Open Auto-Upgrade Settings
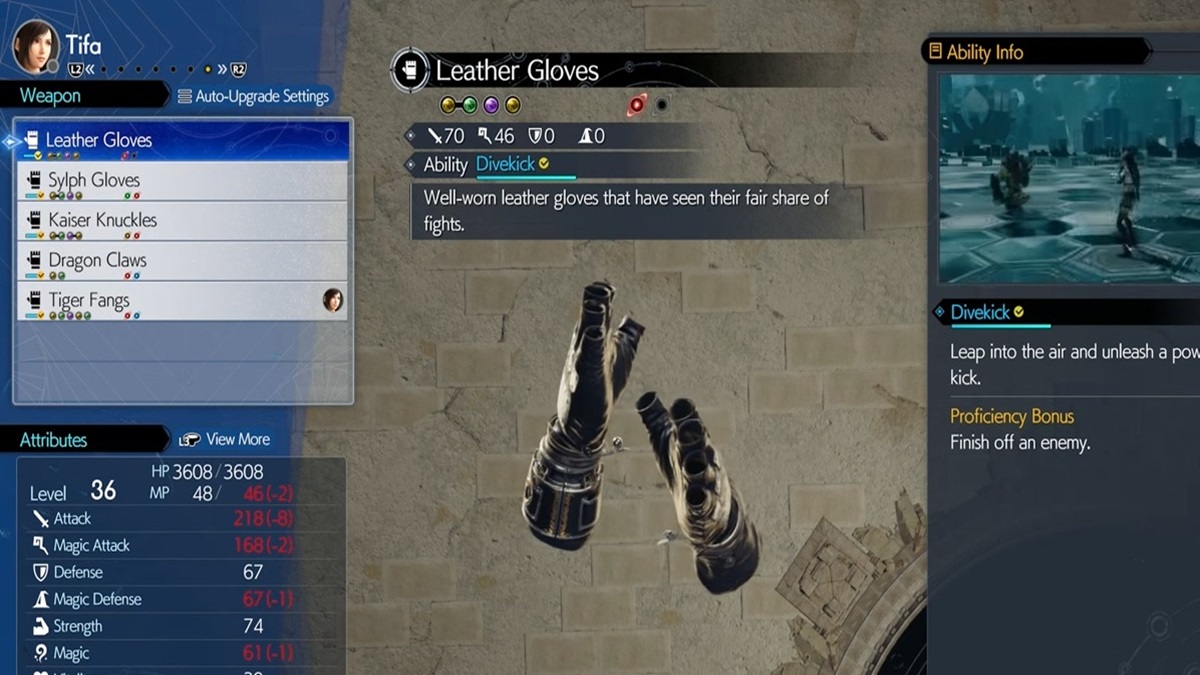 (x=253, y=97)
